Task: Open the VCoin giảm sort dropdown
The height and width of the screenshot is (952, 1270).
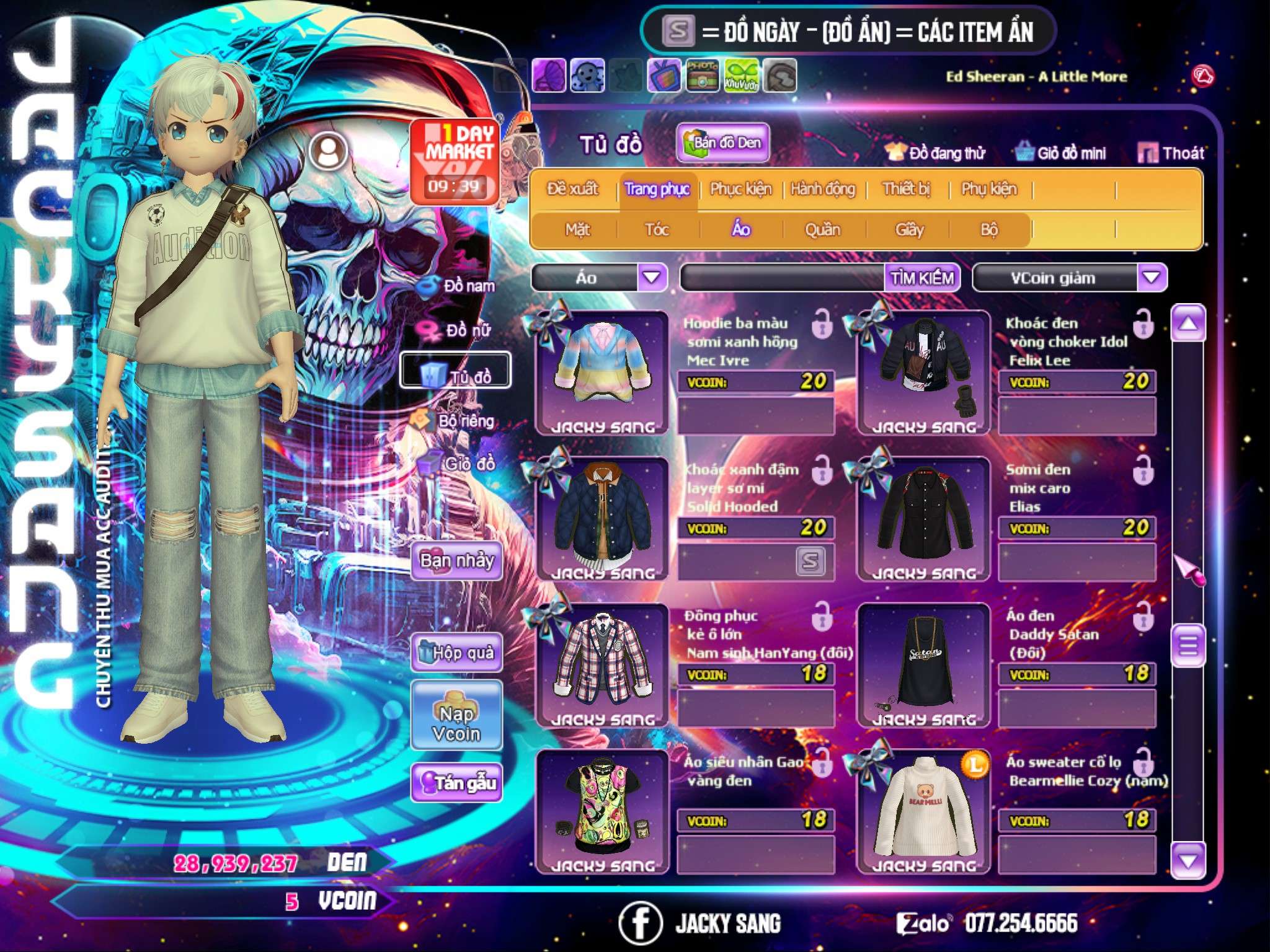Action: (x=1152, y=278)
